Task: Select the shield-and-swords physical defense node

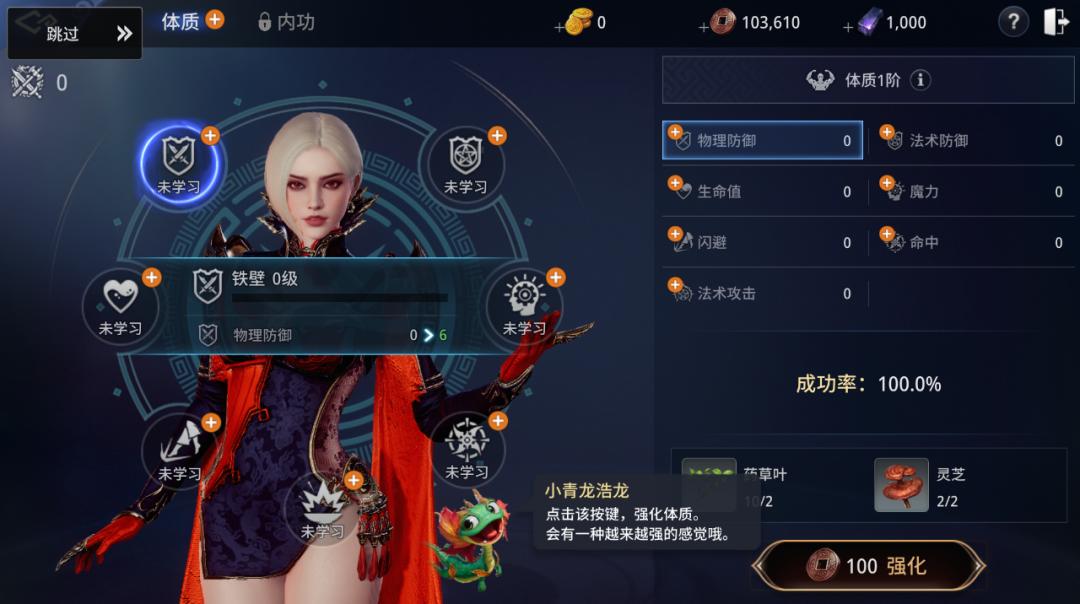Action: (x=180, y=160)
